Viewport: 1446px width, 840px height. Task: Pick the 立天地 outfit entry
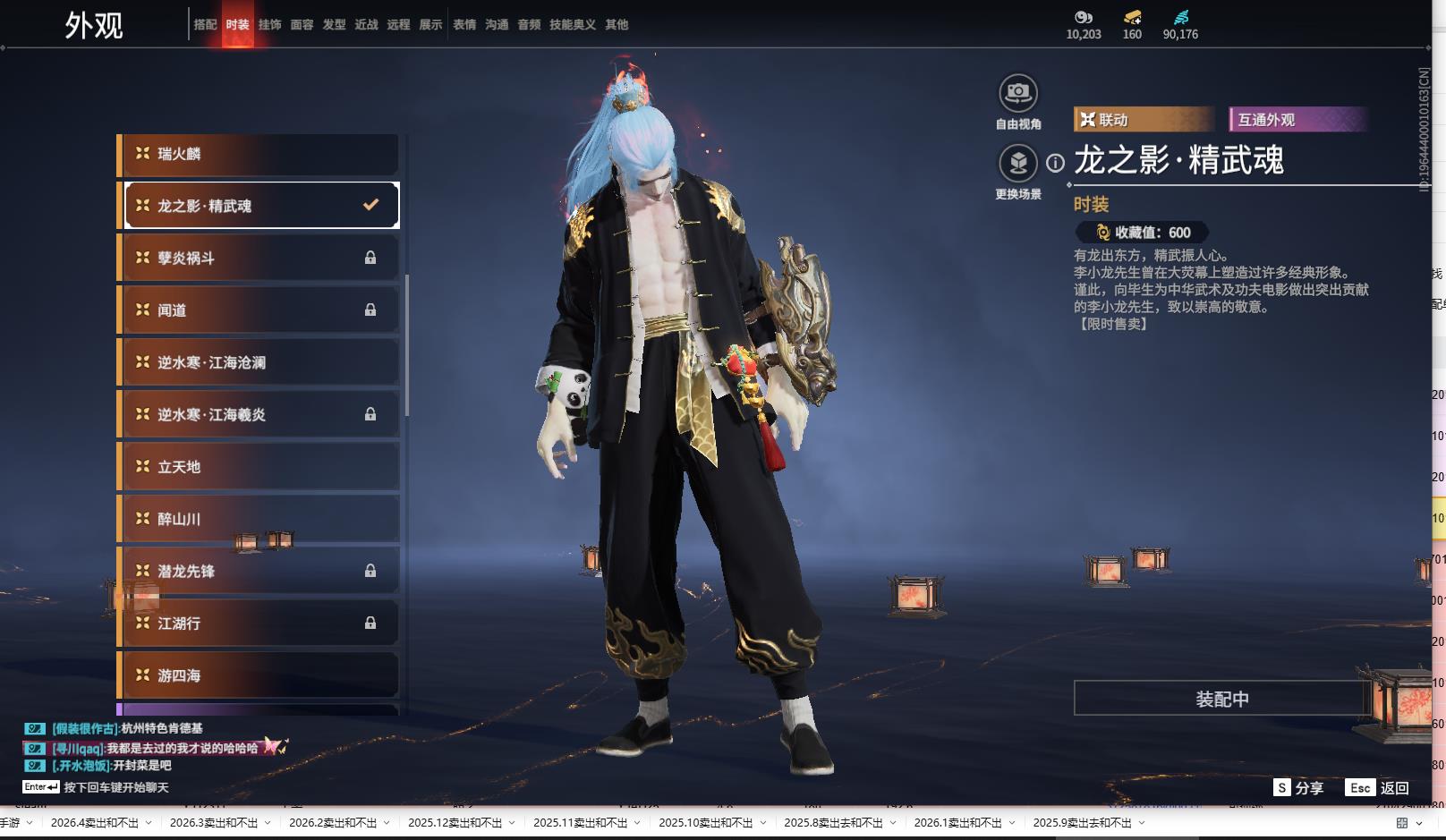point(259,467)
